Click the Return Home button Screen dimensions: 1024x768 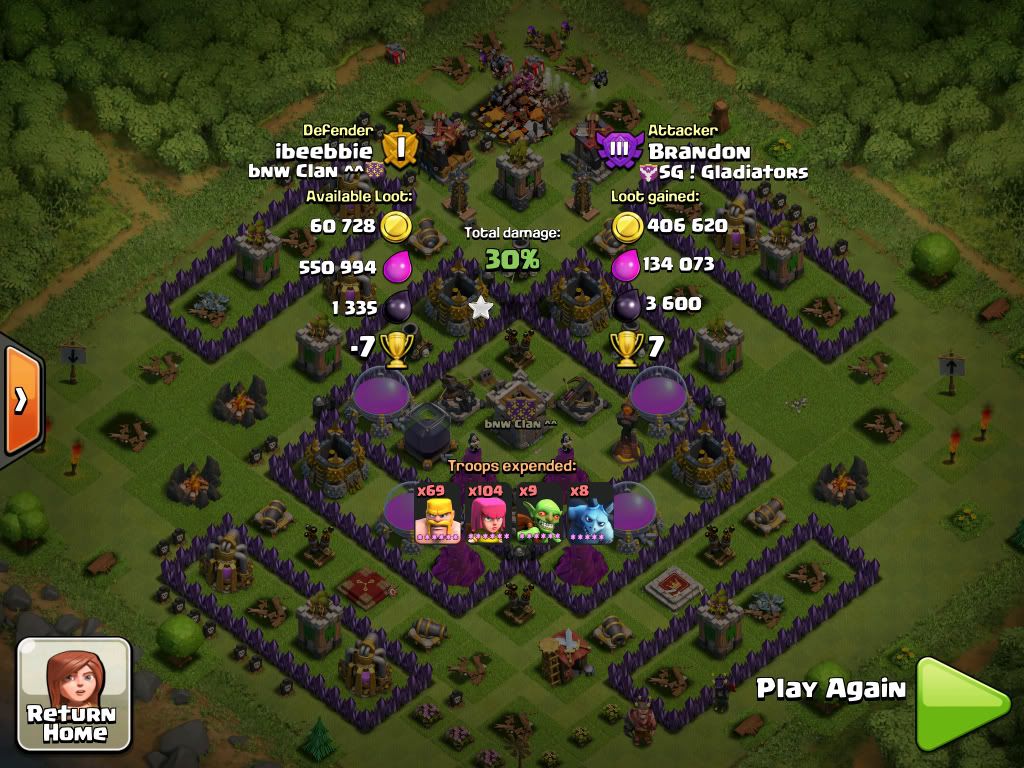(74, 695)
